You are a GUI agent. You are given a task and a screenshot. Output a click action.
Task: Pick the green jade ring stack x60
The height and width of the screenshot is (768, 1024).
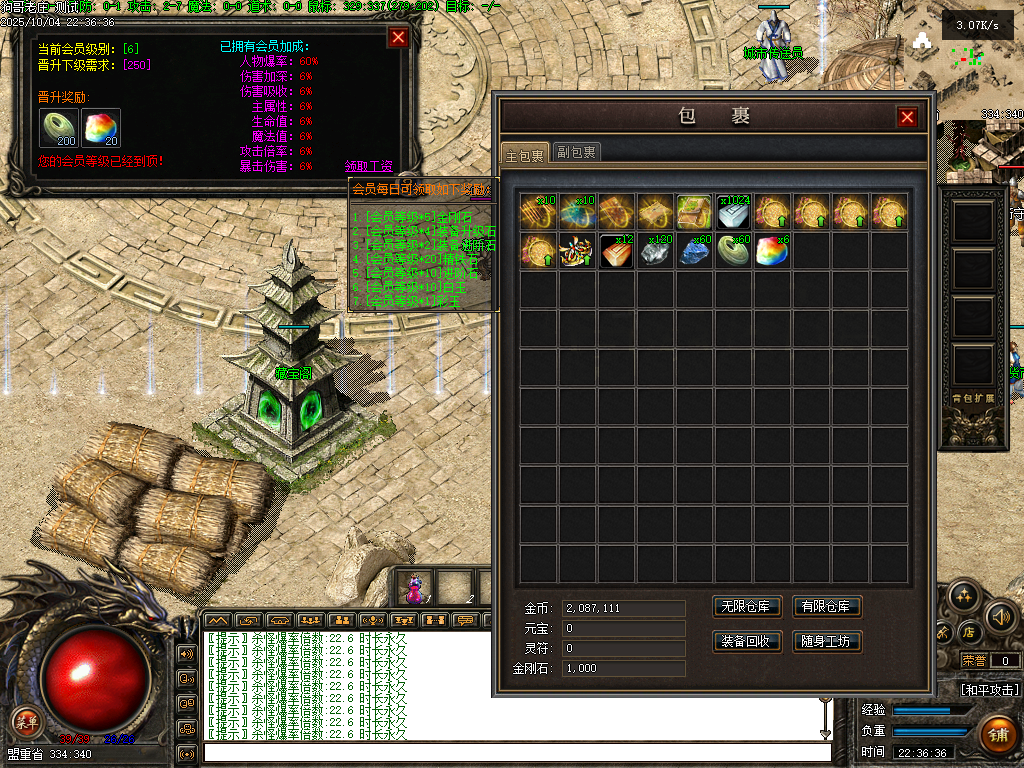click(734, 250)
